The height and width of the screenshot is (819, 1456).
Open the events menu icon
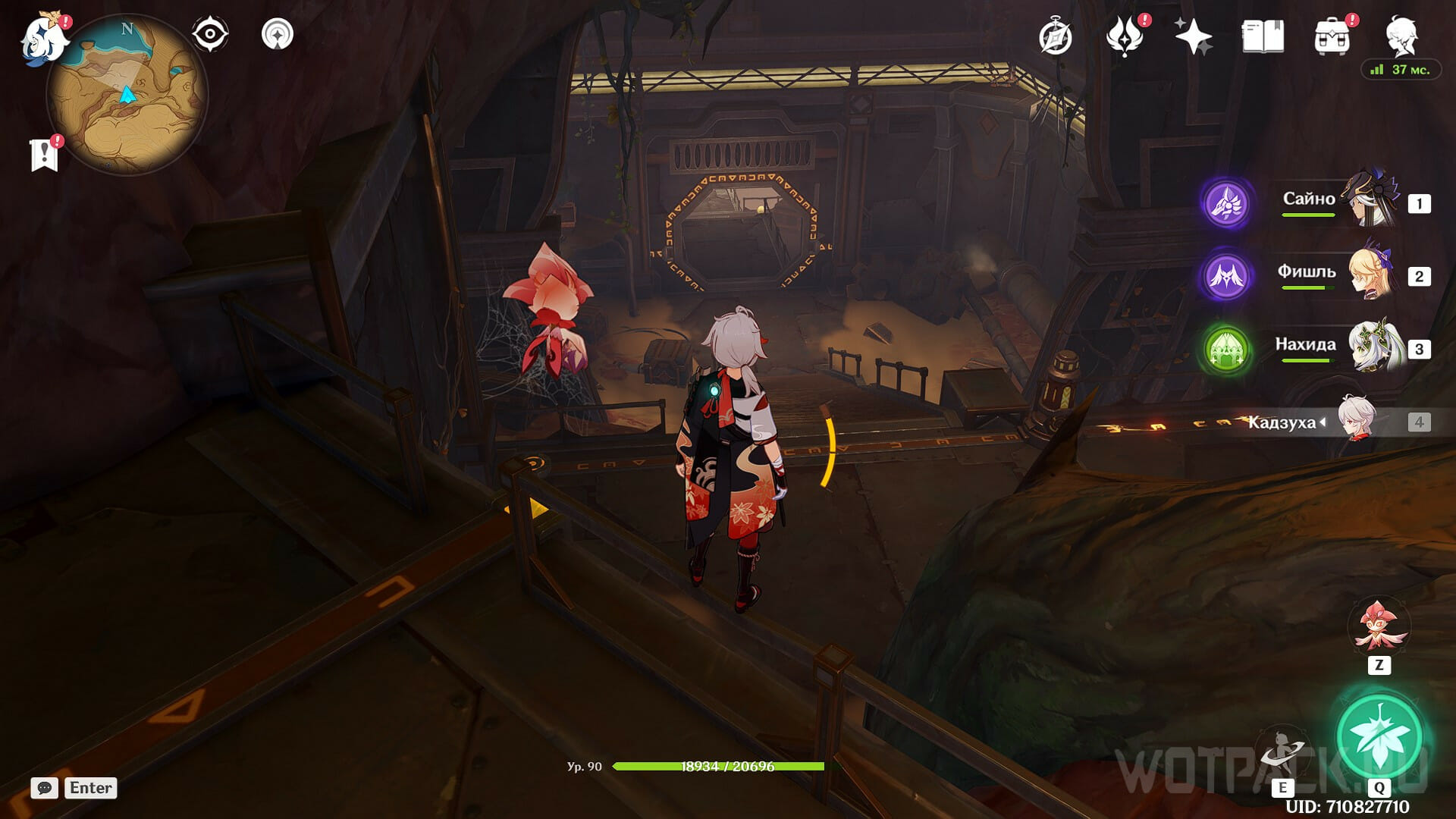[1125, 36]
